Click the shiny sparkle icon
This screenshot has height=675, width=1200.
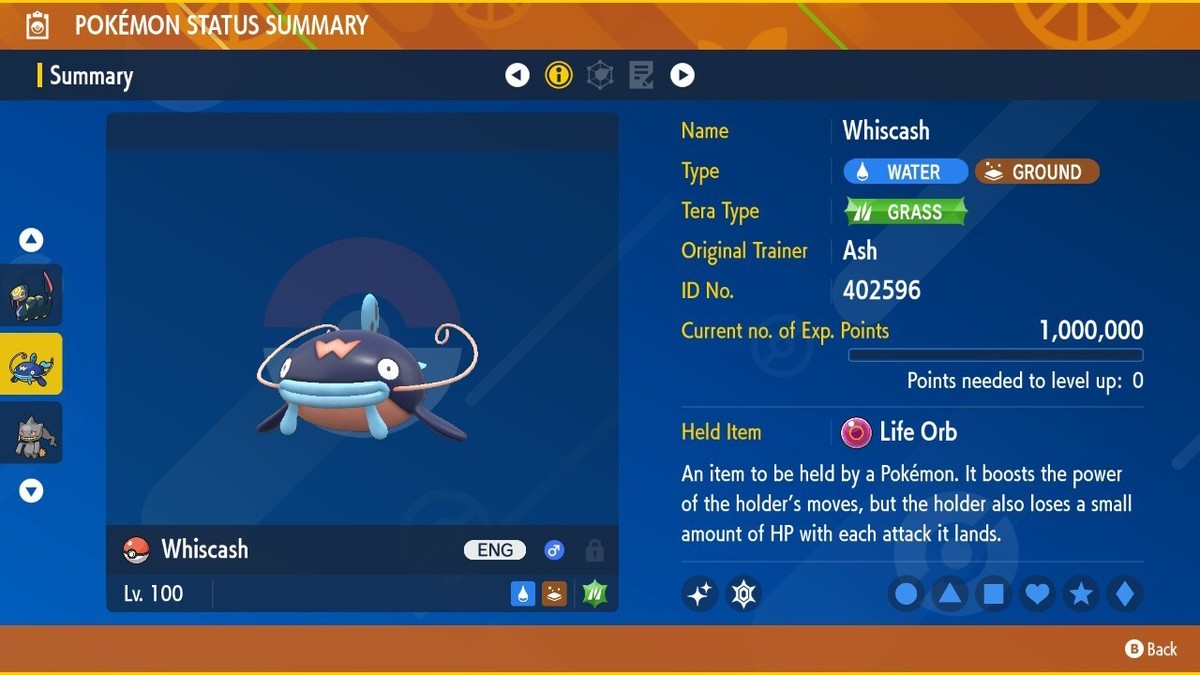click(700, 594)
